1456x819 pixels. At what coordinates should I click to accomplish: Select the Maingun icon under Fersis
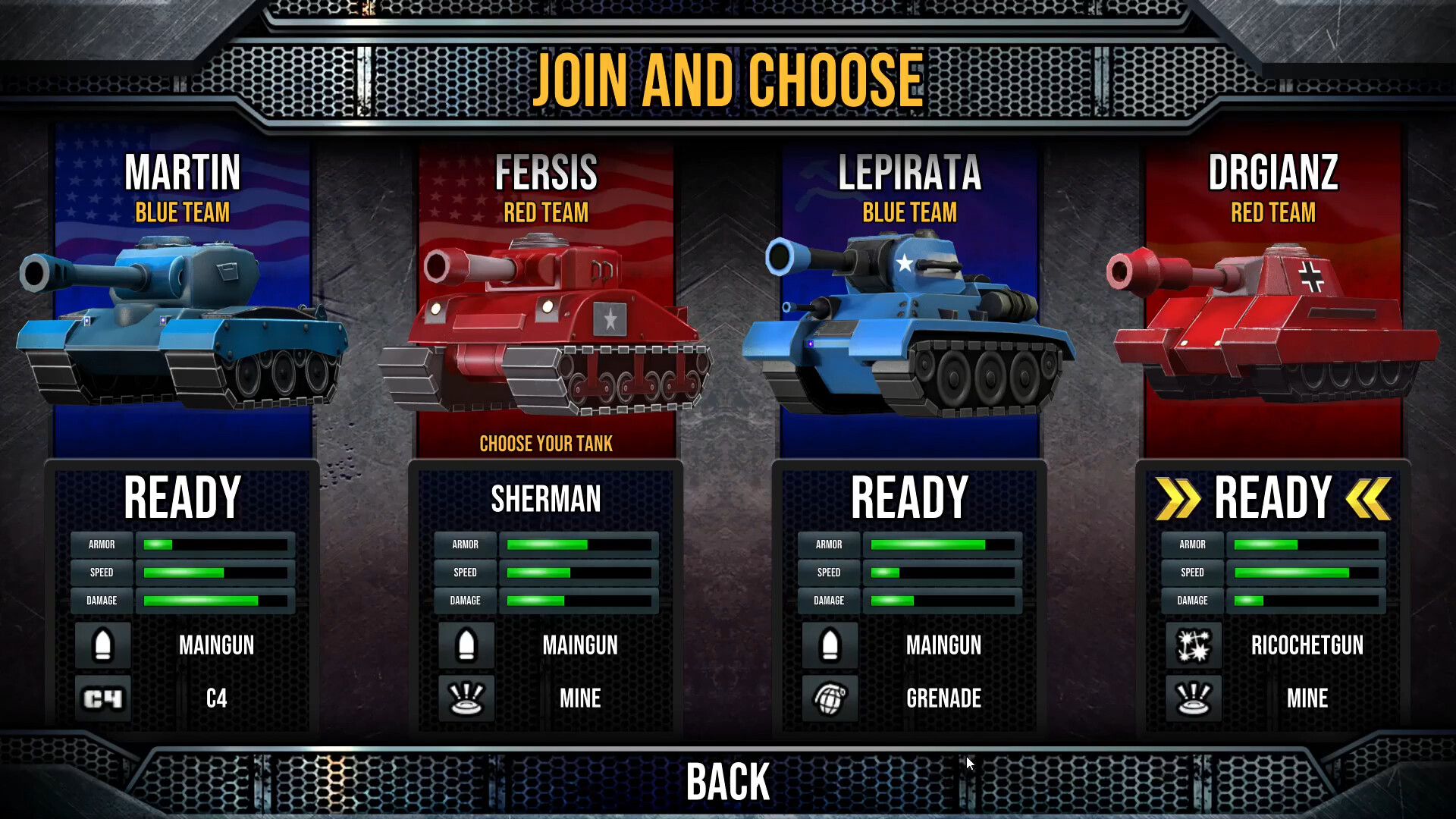pos(466,645)
